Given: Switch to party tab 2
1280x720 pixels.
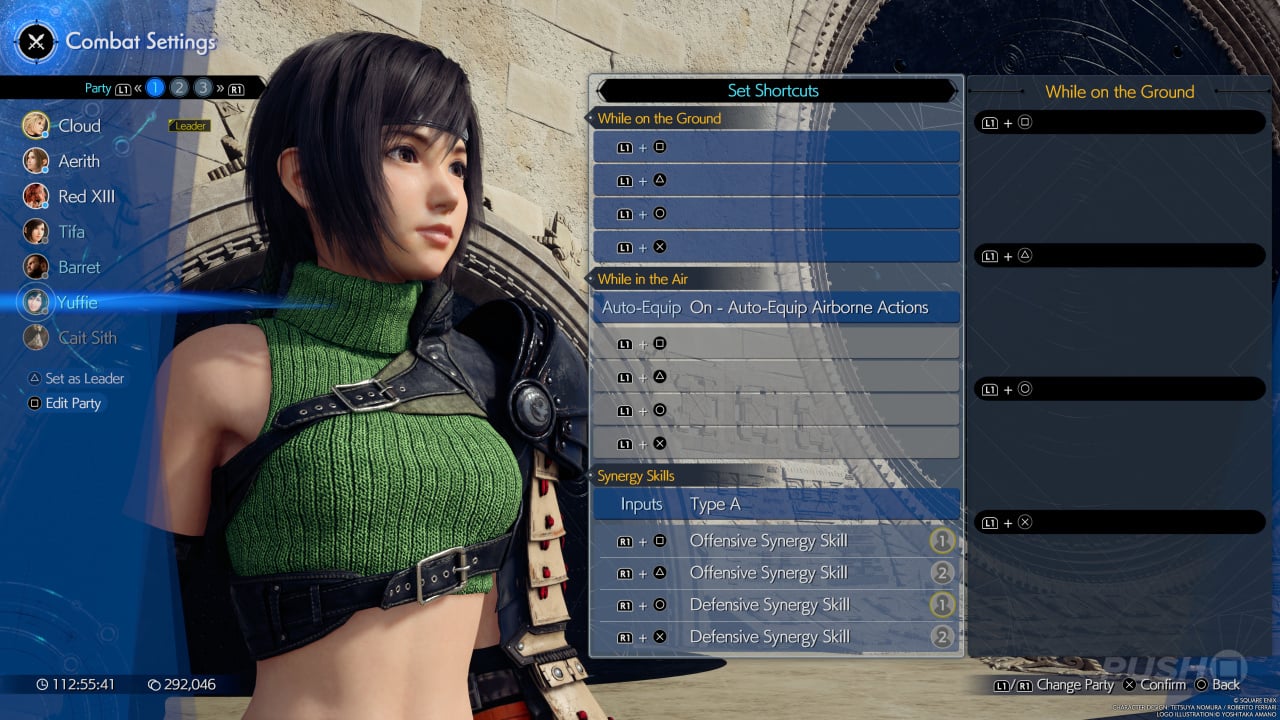Looking at the screenshot, I should click(x=179, y=88).
